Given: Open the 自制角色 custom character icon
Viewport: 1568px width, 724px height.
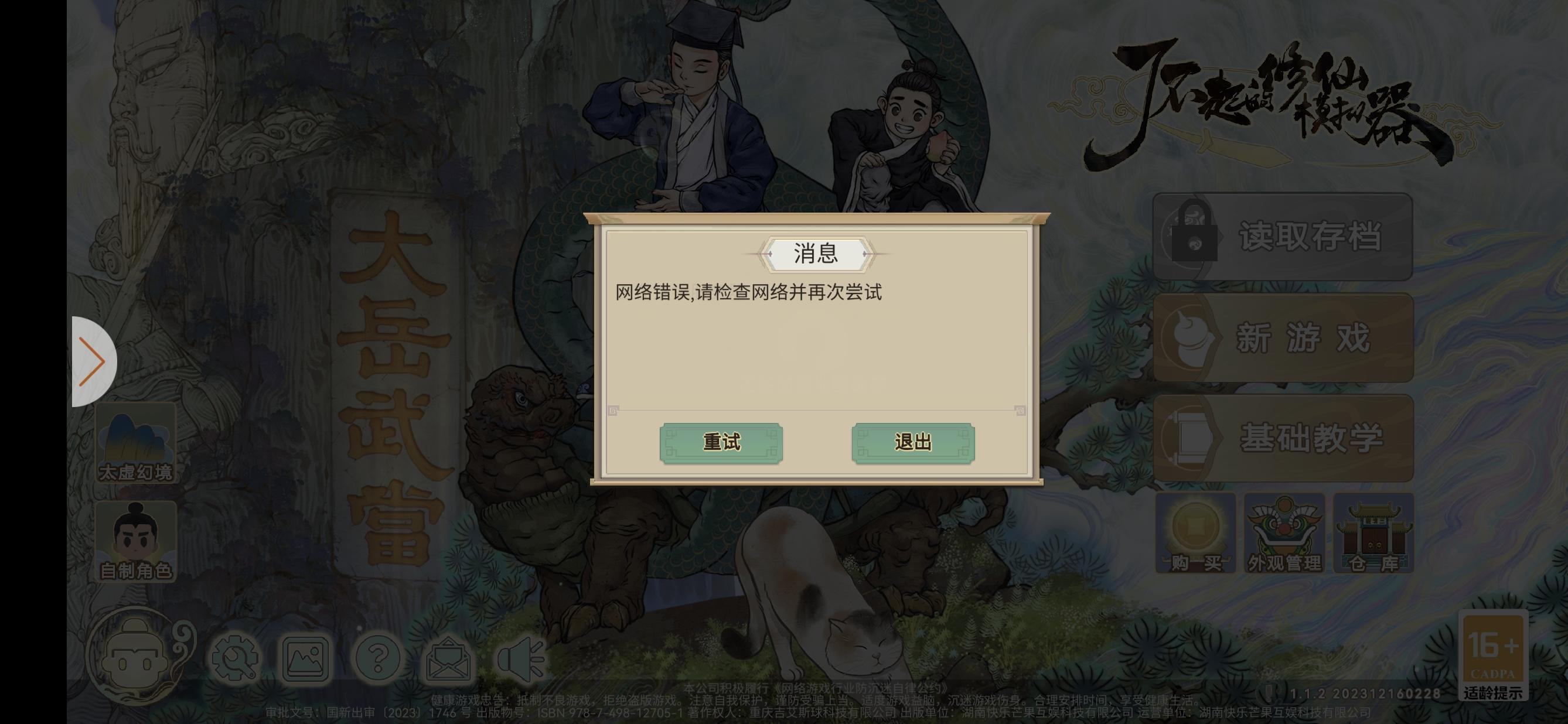Looking at the screenshot, I should coord(137,539).
